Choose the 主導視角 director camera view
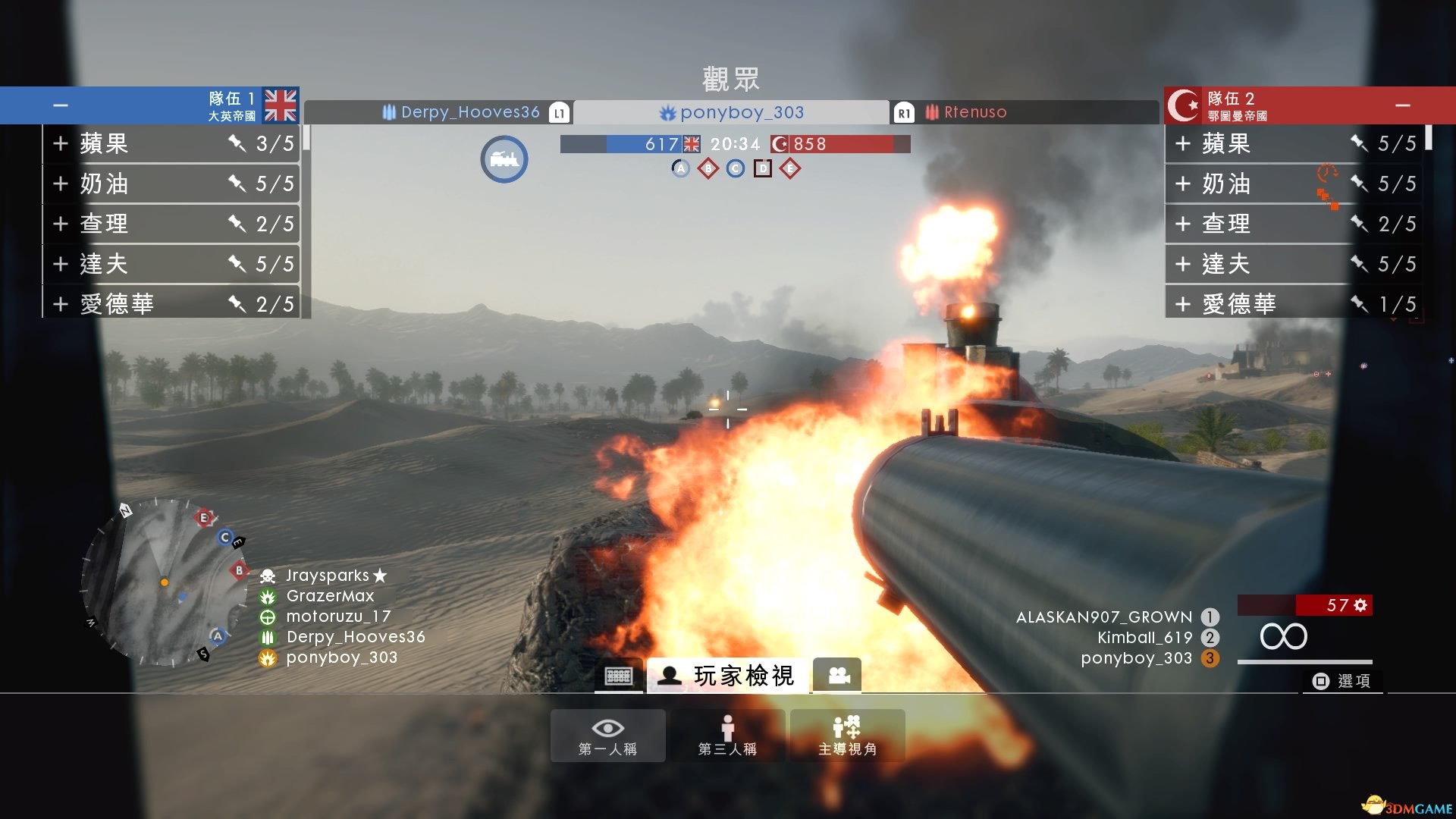 (847, 736)
